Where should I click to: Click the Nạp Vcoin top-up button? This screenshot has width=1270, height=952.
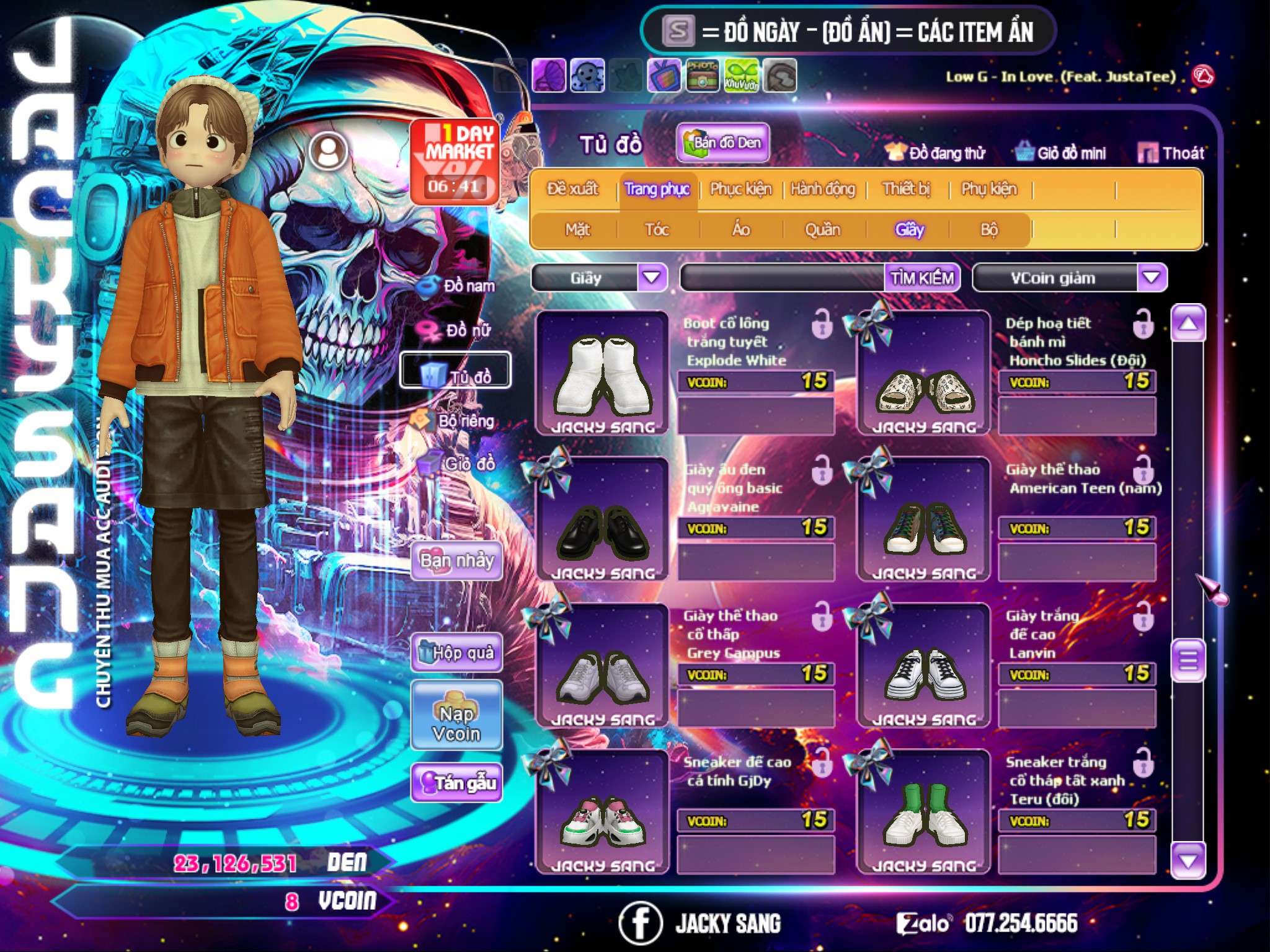pyautogui.click(x=456, y=723)
